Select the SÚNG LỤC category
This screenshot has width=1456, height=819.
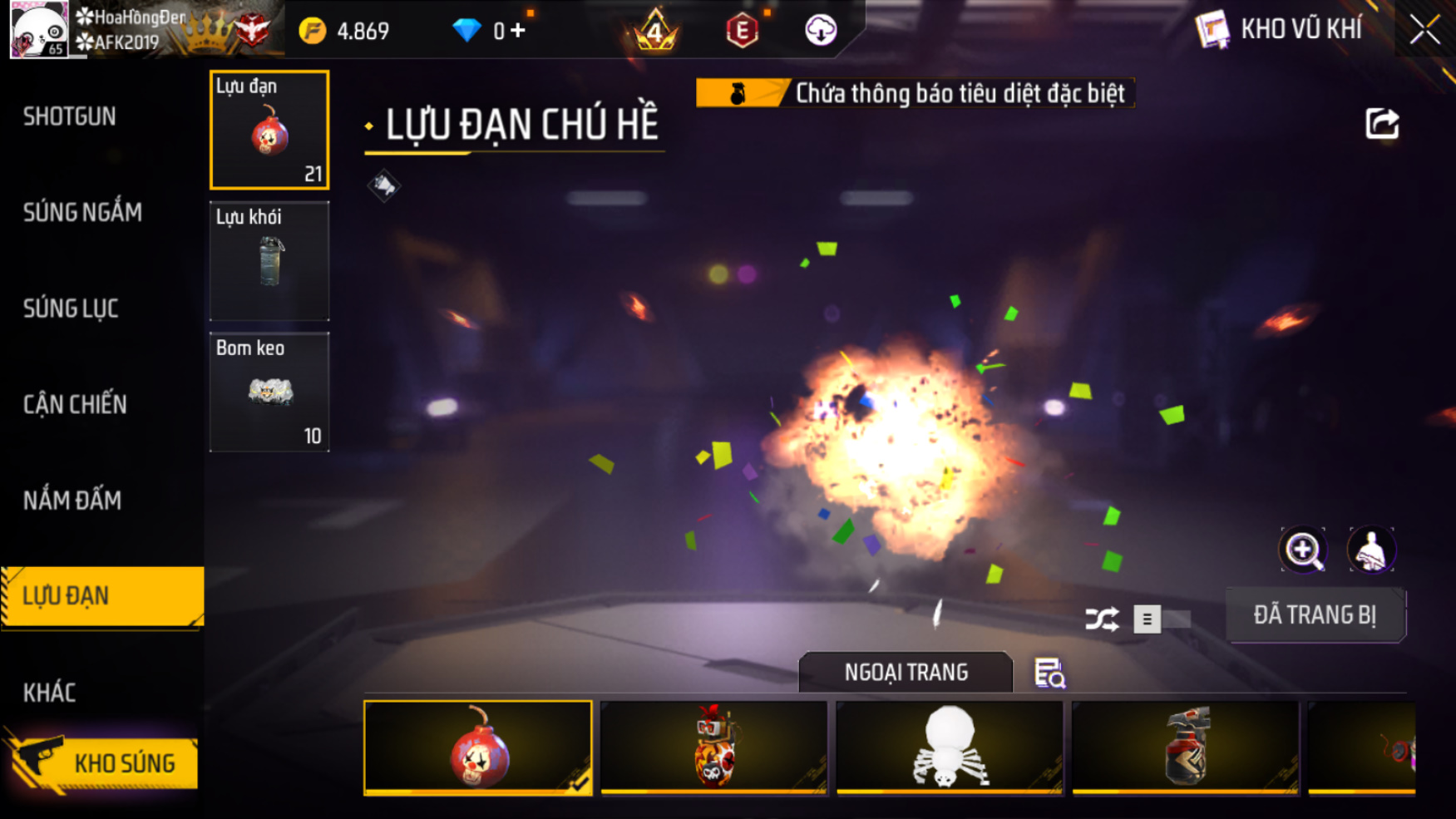pos(71,308)
